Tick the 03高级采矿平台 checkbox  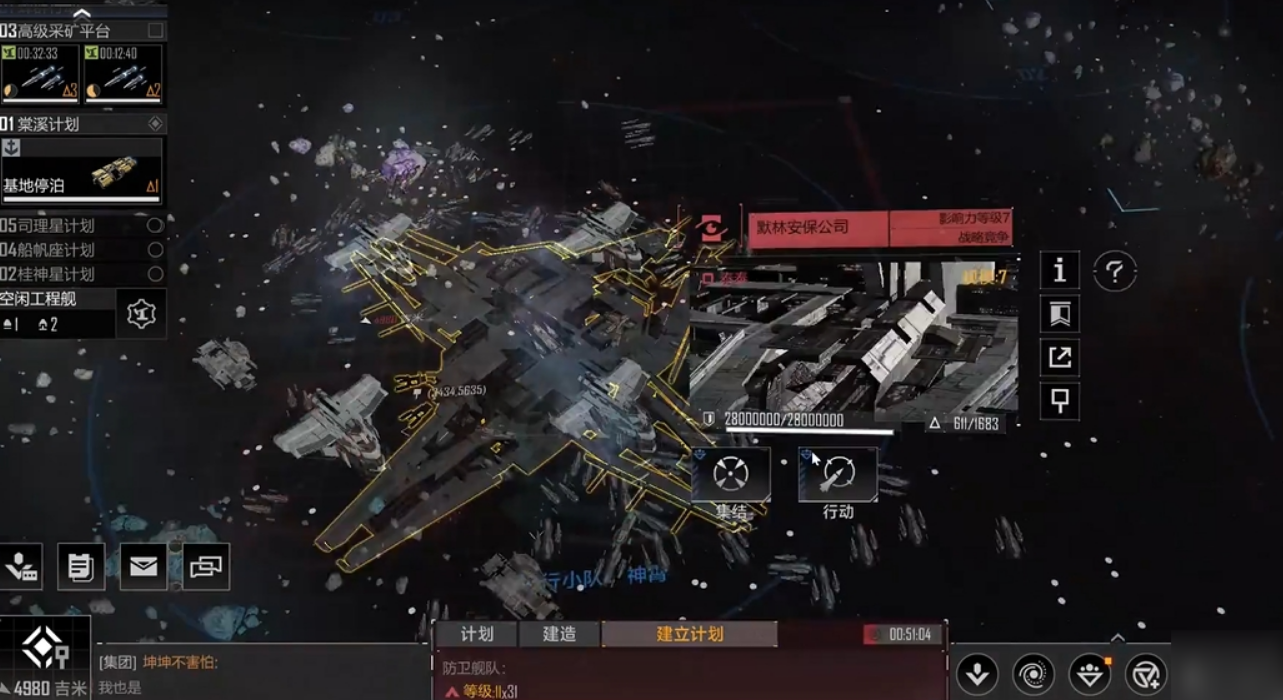tap(155, 31)
